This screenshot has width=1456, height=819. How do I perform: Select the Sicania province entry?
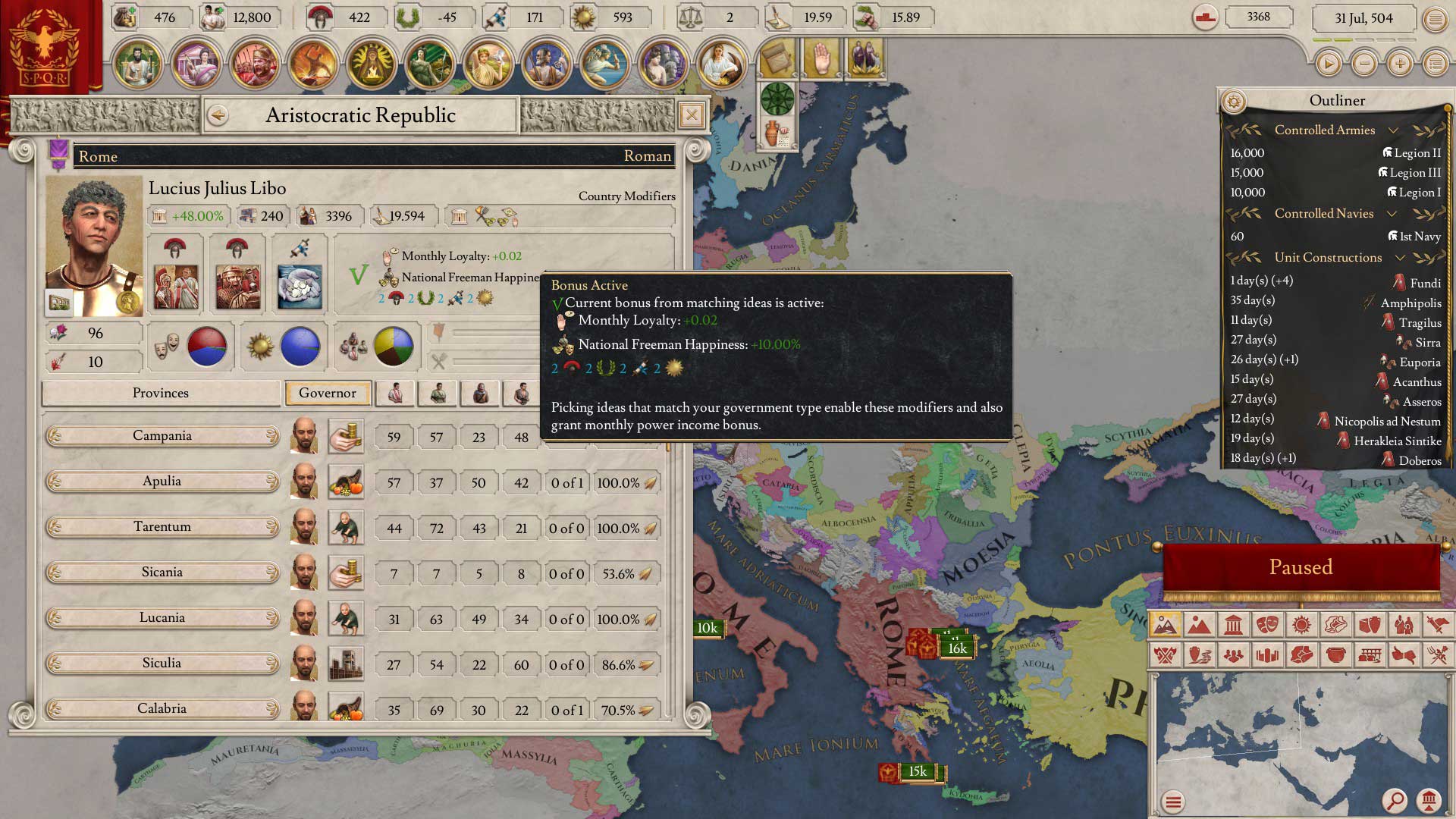click(162, 573)
